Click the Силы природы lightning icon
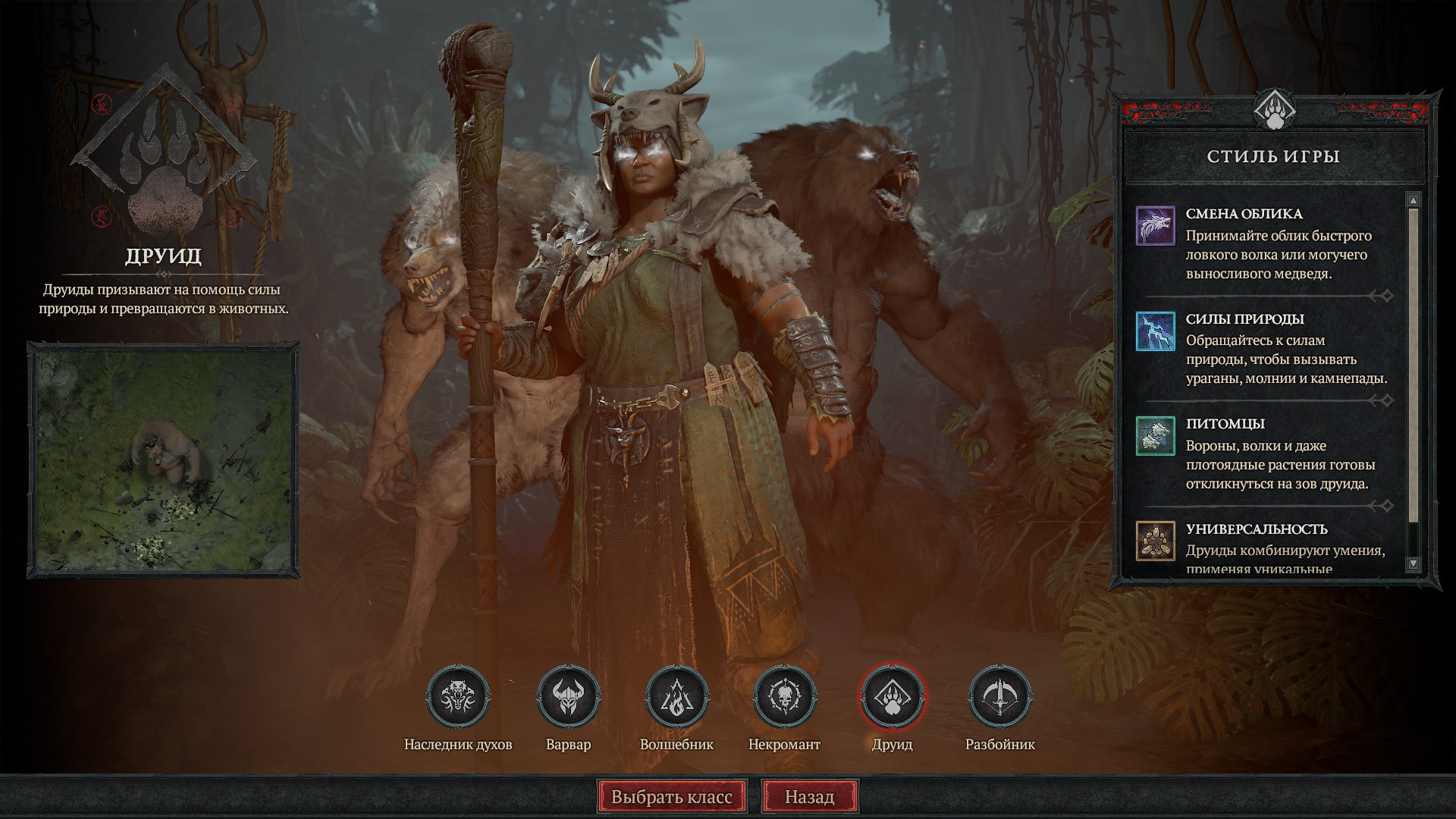 coord(1155,331)
